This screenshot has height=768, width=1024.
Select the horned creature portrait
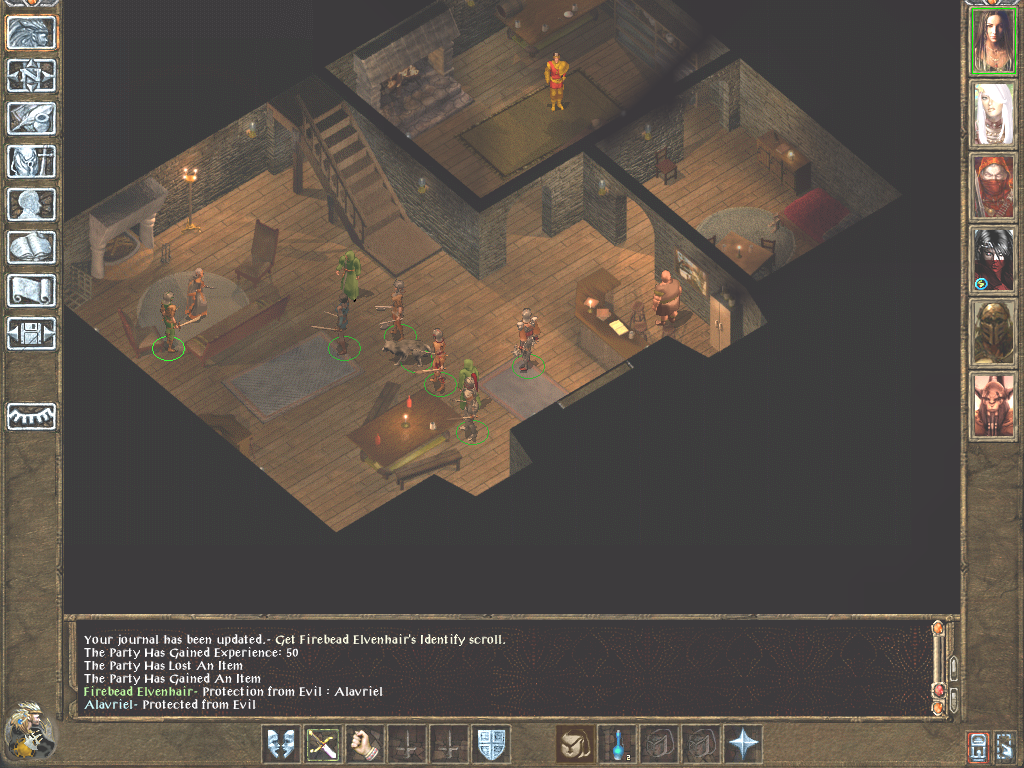(x=993, y=405)
